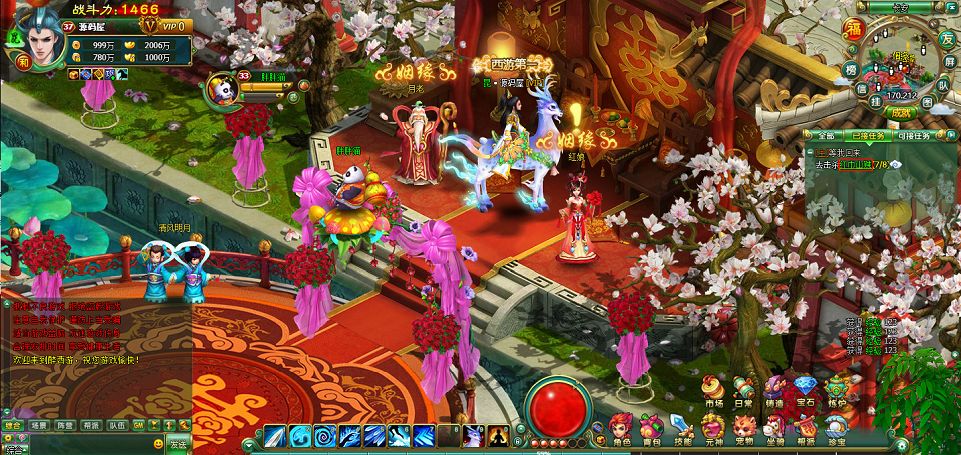Open the 友 friends list button
The height and width of the screenshot is (455, 961).
tap(945, 39)
